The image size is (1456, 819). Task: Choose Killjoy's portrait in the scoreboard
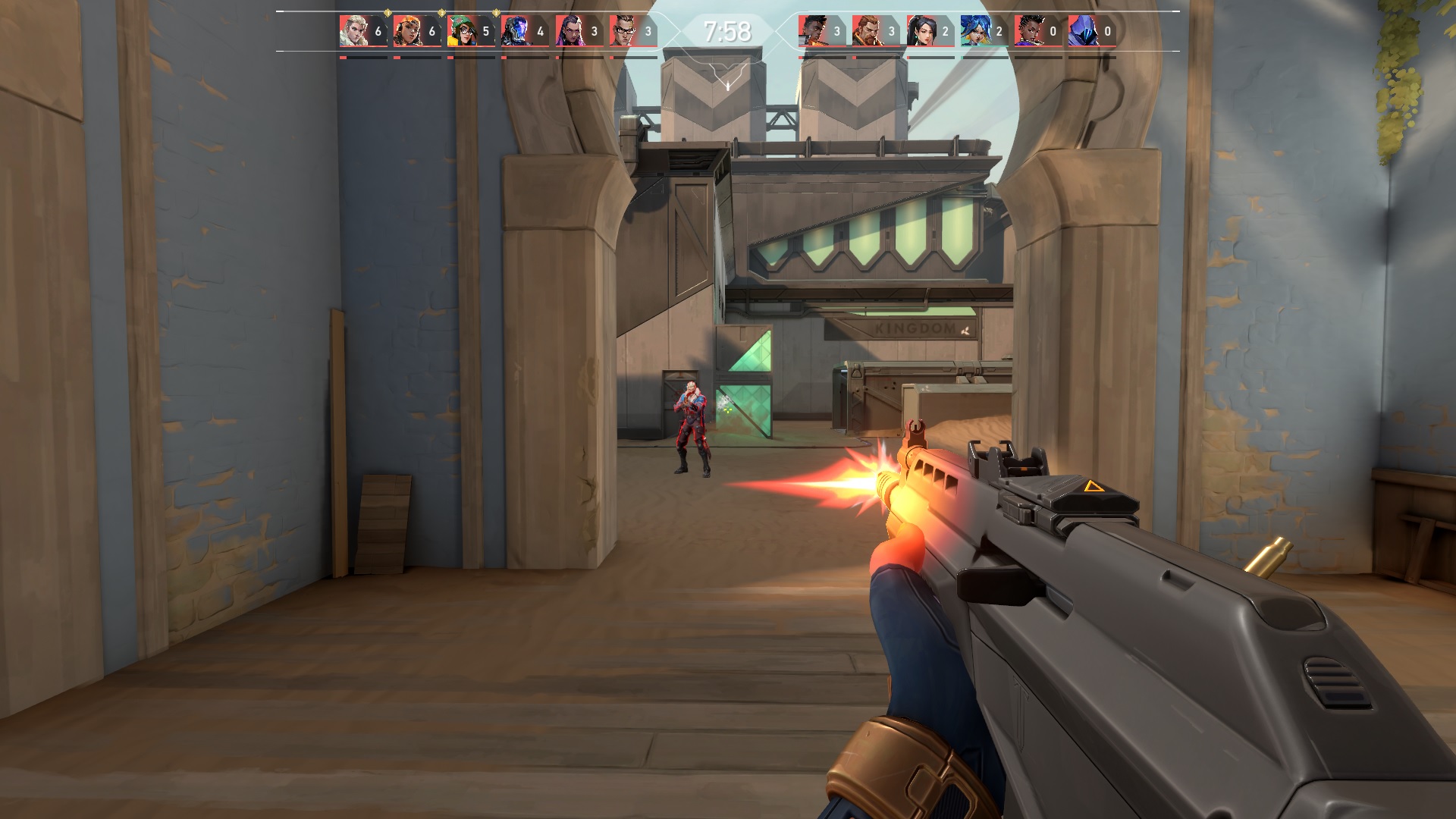(x=461, y=31)
